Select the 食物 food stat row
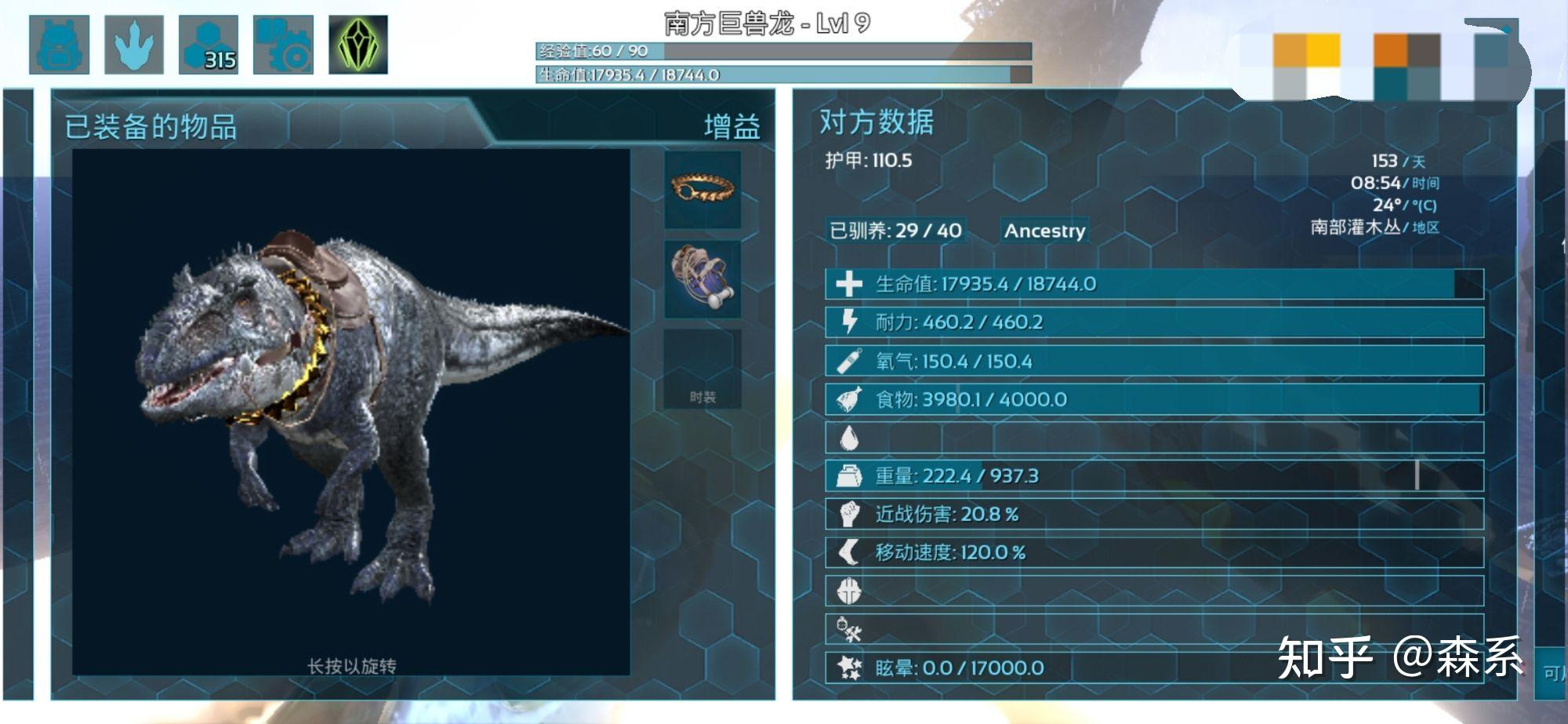 click(1154, 399)
